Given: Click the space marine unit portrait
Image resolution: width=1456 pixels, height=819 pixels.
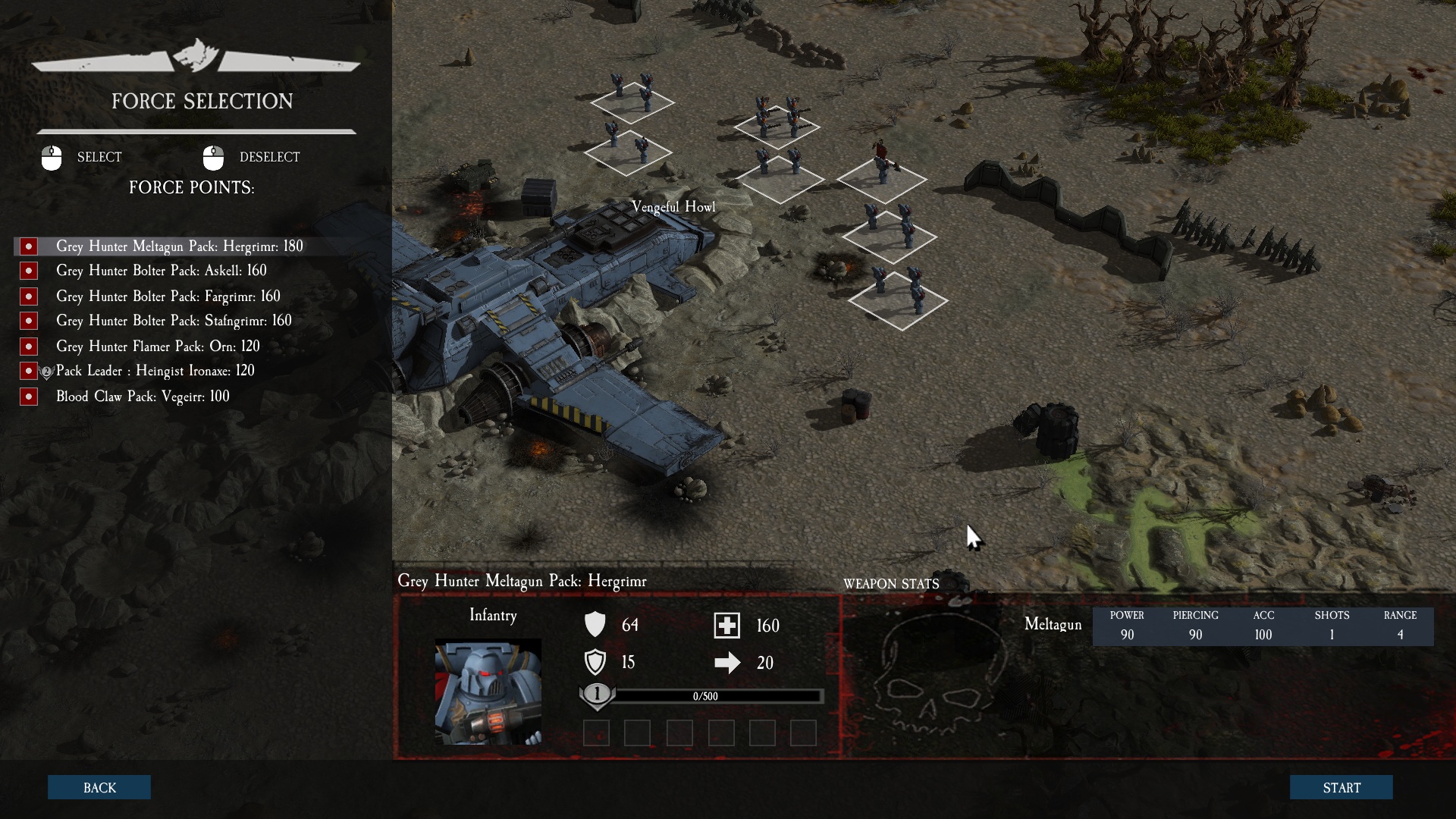Looking at the screenshot, I should (x=488, y=692).
